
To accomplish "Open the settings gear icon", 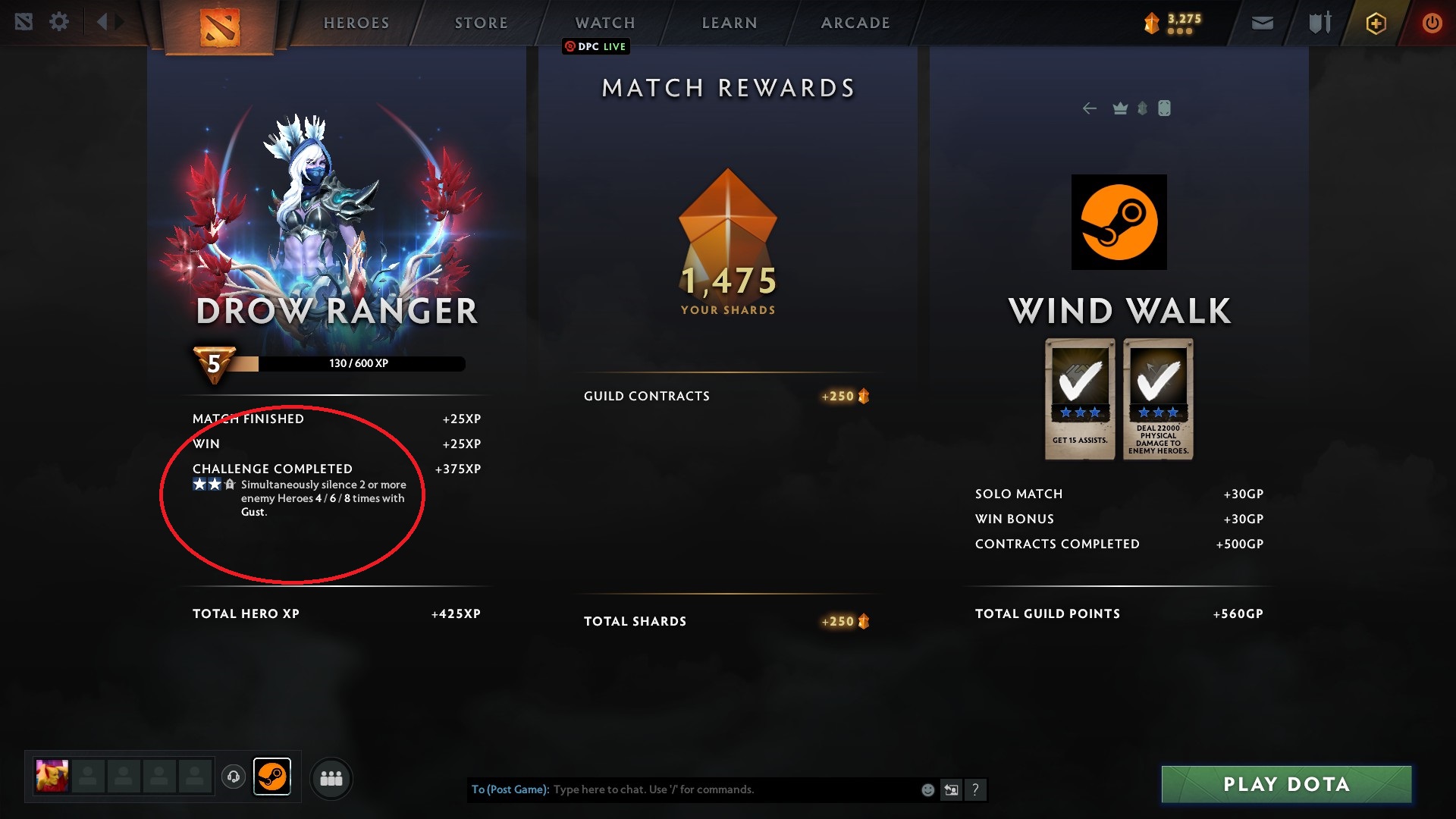I will pos(60,21).
